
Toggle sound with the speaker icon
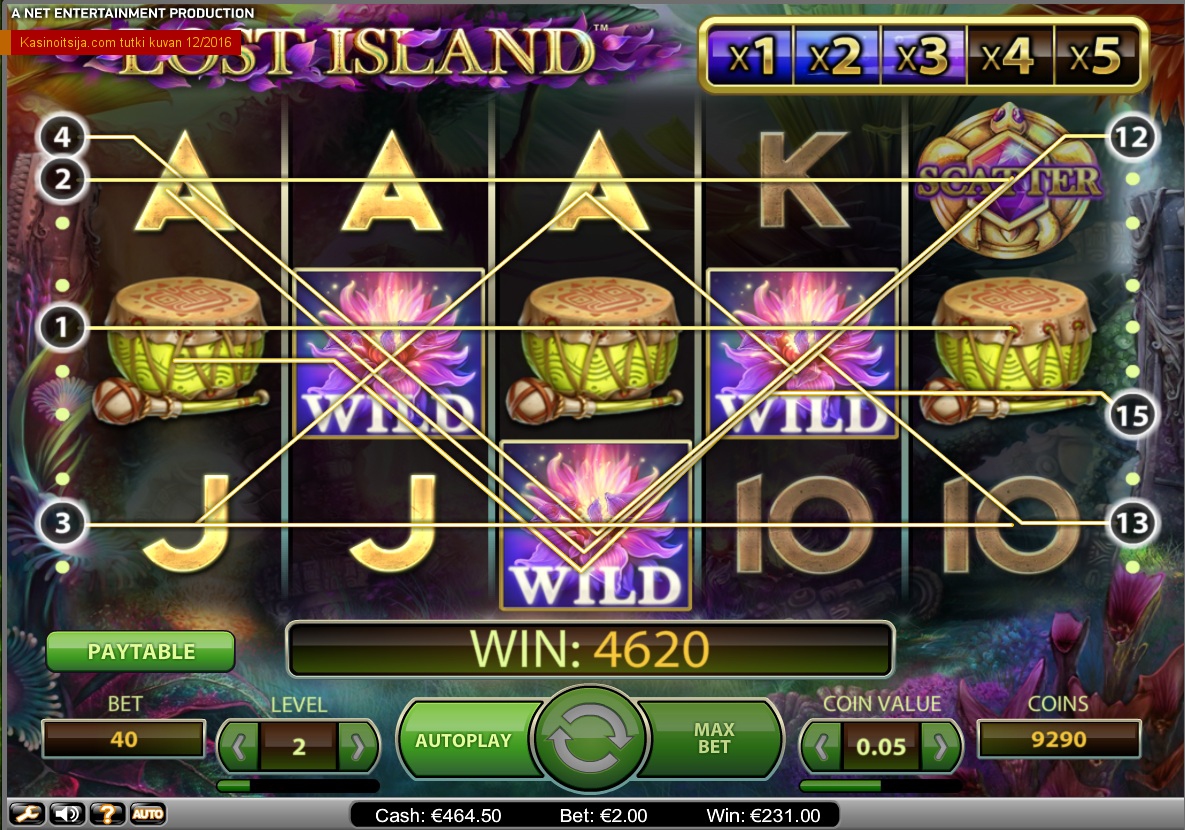click(66, 813)
